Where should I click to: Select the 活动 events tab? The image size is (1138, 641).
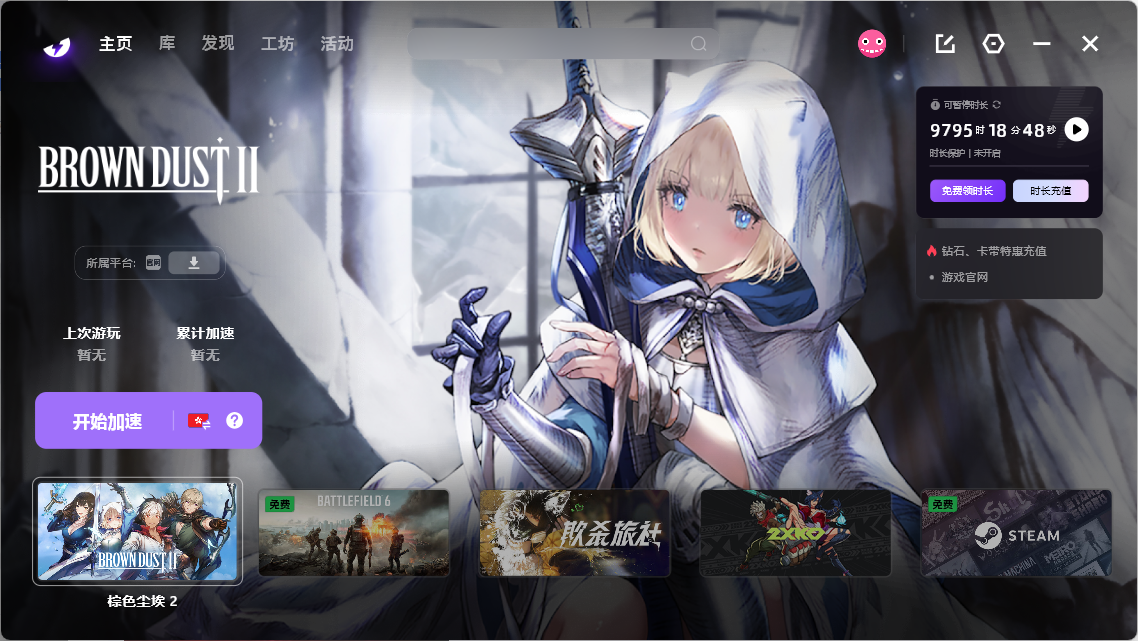click(337, 44)
